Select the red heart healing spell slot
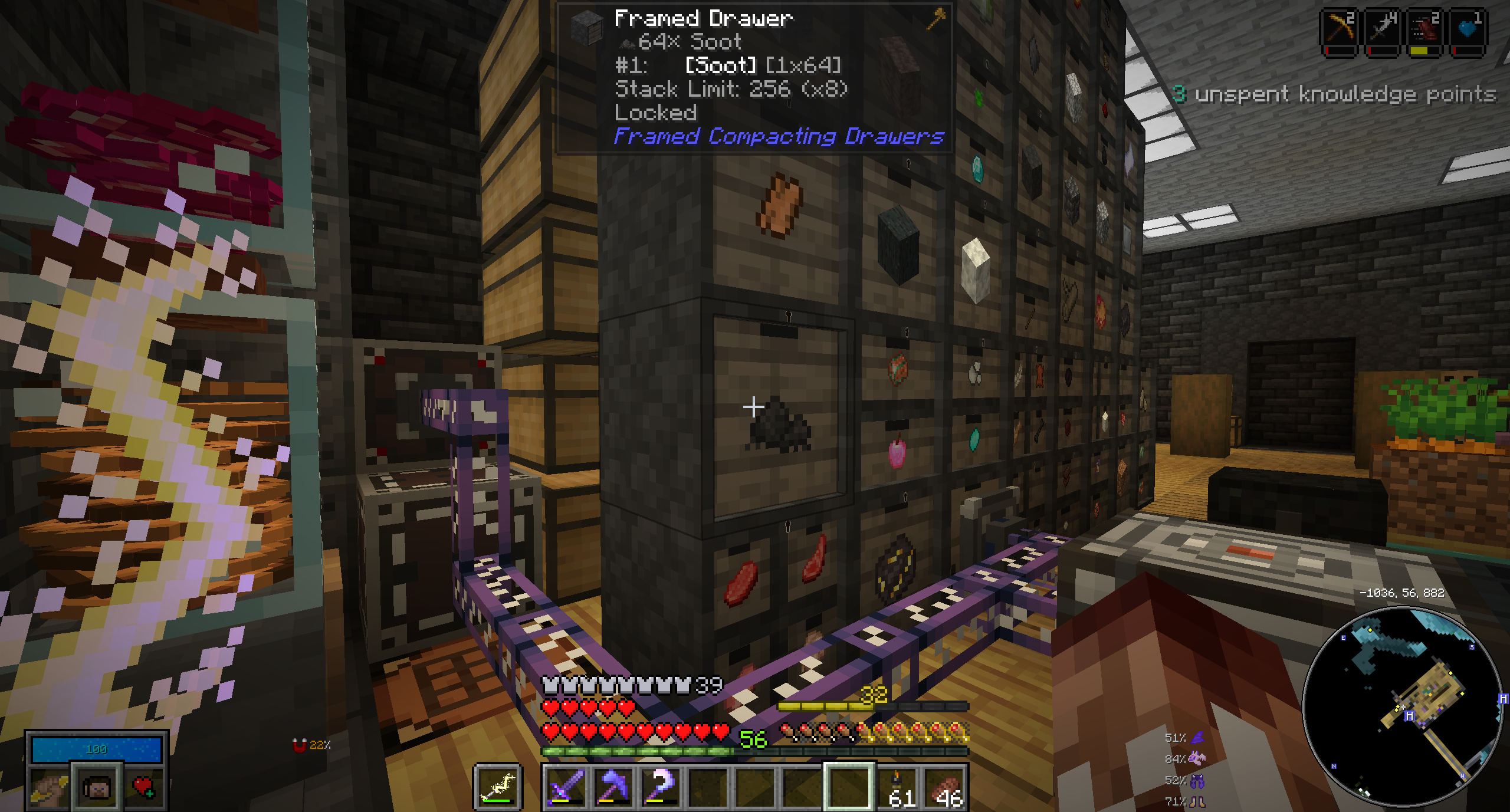Image resolution: width=1510 pixels, height=812 pixels. click(143, 787)
